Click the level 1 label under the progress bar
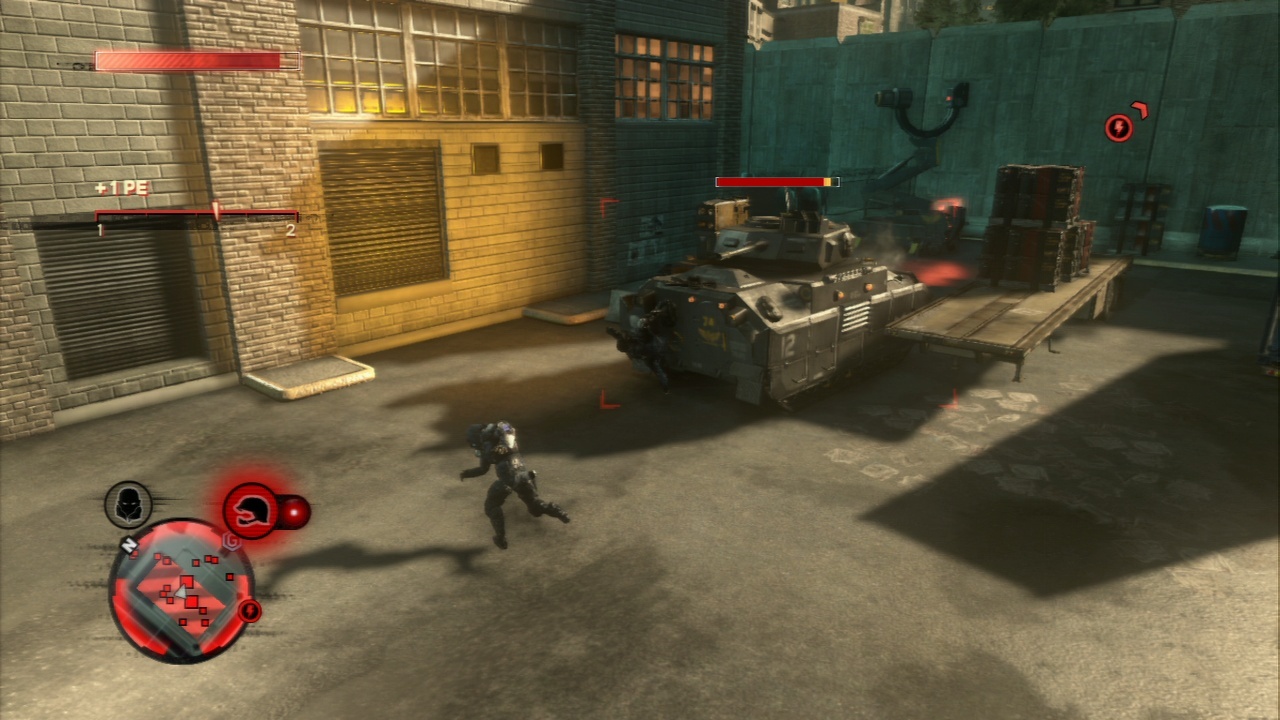Screen dimensions: 1280x720 click(x=100, y=228)
